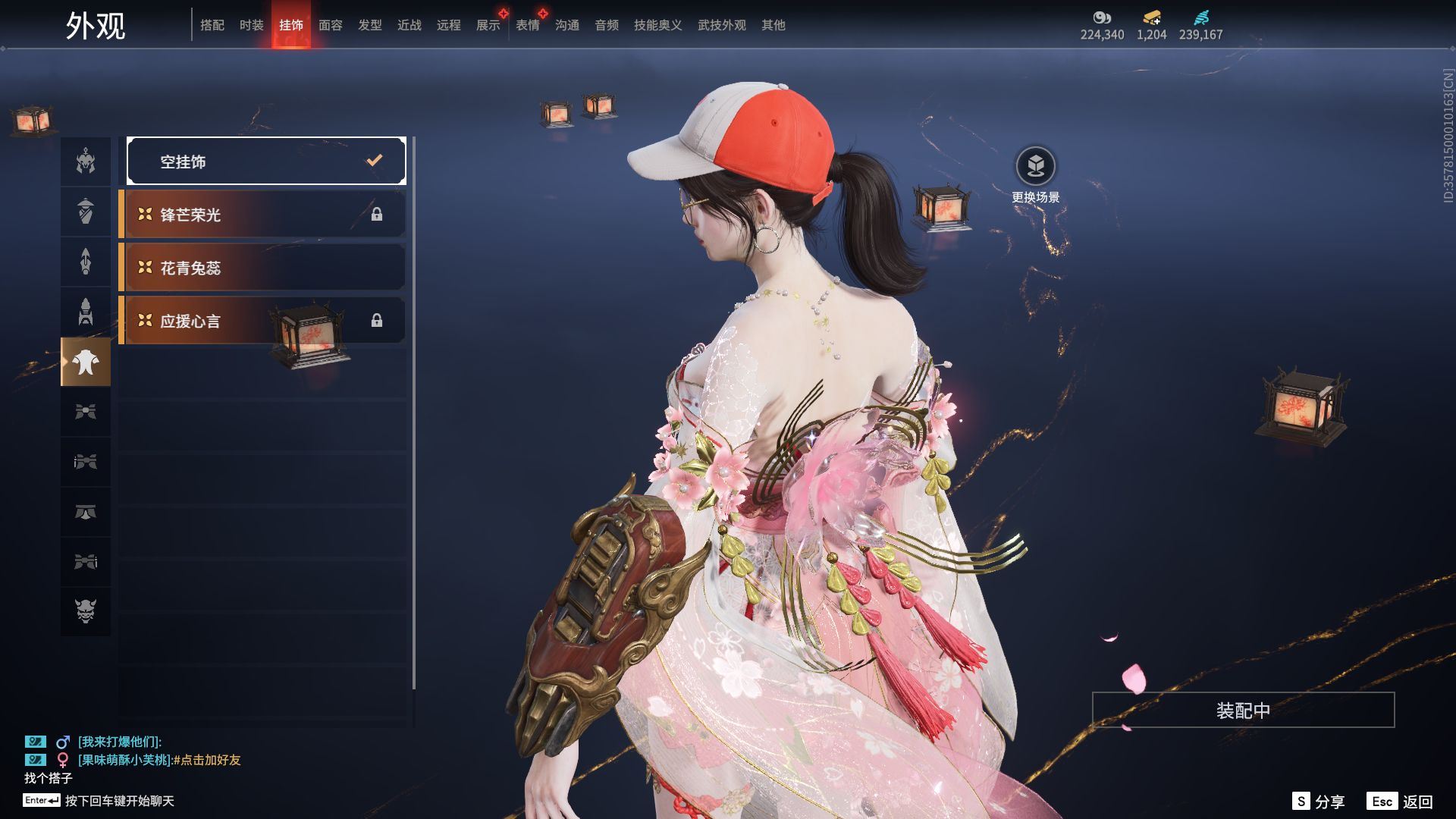Viewport: 1456px width, 819px height.
Task: Switch to the 远程 tab
Action: pos(449,25)
